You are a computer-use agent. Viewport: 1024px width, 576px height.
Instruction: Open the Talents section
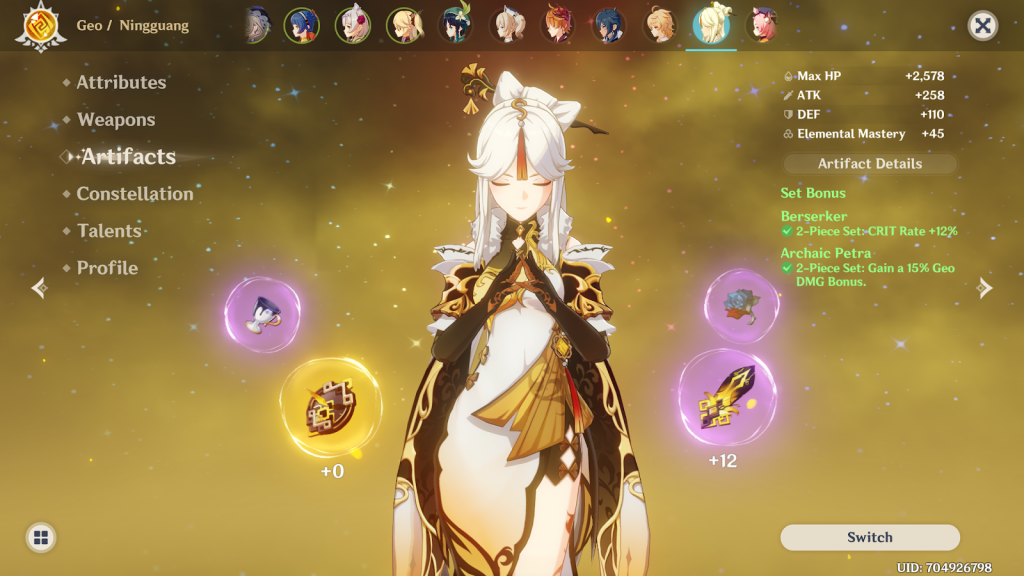click(109, 230)
